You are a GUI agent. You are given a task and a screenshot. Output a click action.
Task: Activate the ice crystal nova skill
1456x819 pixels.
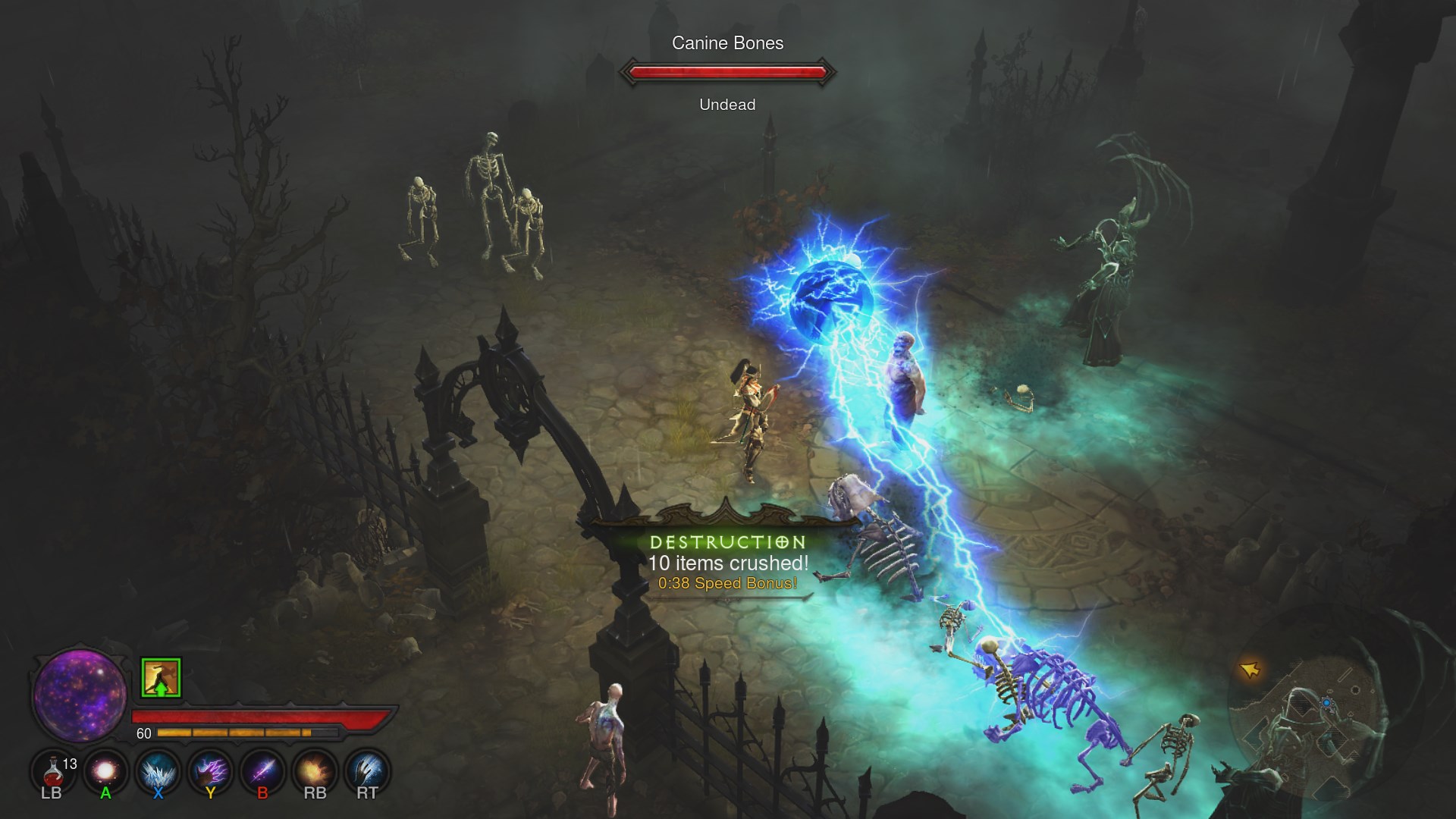[158, 772]
